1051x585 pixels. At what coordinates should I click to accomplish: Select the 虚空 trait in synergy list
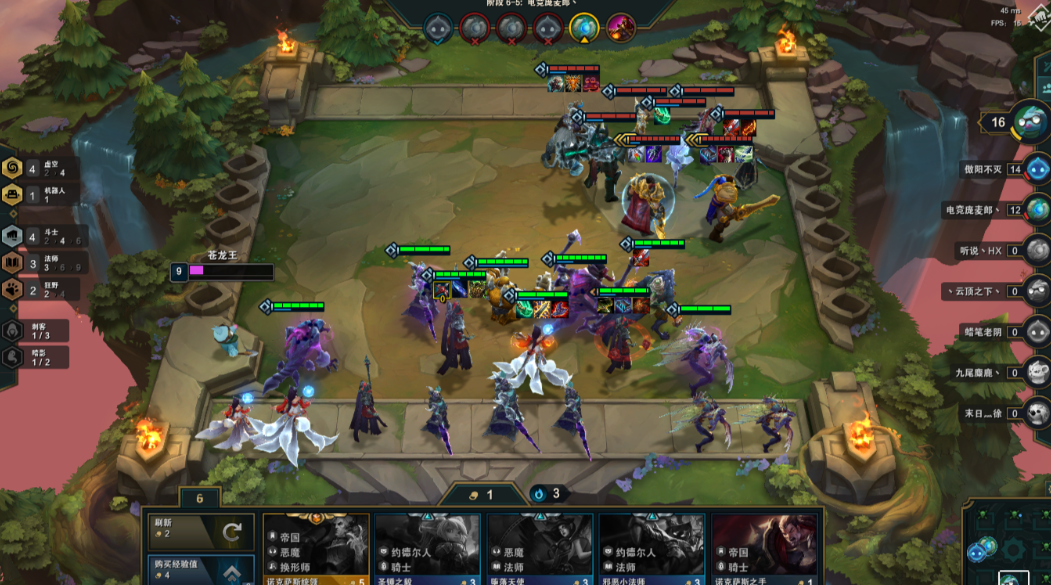13,168
